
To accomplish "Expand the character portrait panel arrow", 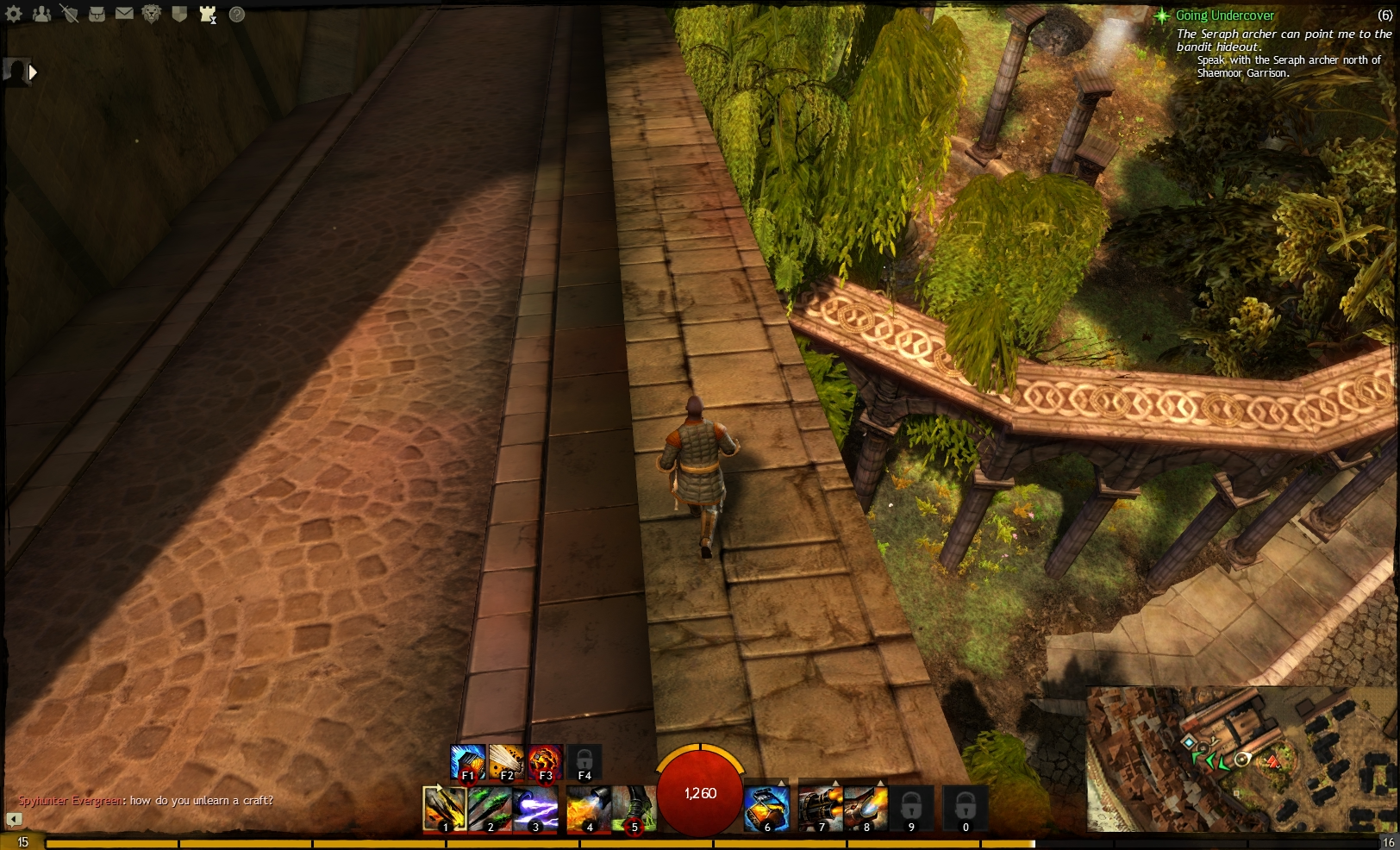I will coord(33,72).
